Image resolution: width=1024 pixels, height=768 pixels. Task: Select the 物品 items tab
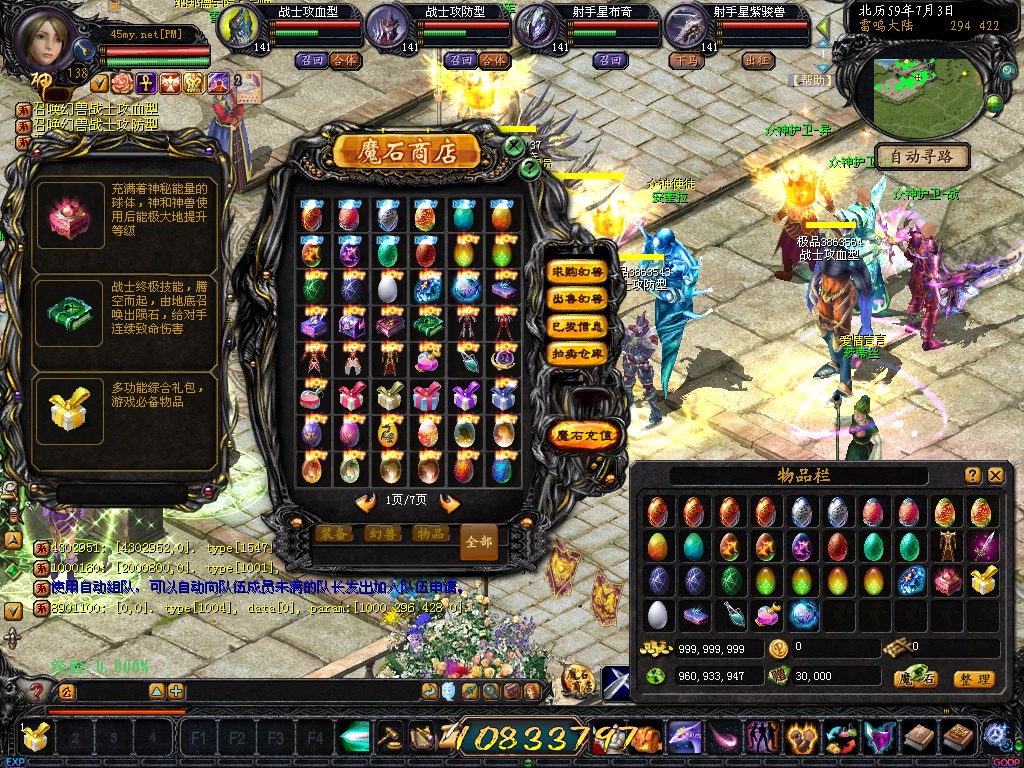click(430, 534)
